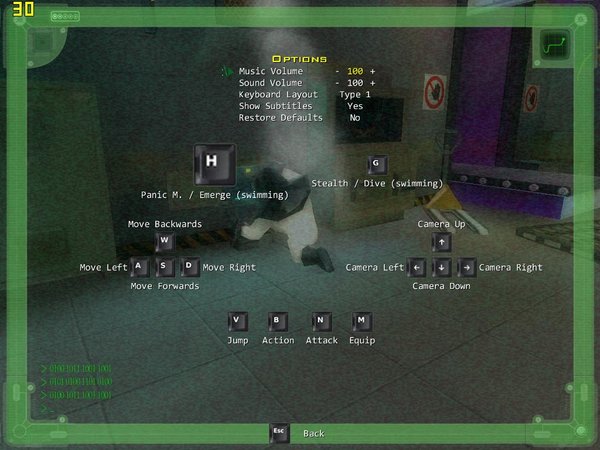Lower Sound Volume using its minus sign
Viewport: 600px width, 450px height.
(x=338, y=83)
